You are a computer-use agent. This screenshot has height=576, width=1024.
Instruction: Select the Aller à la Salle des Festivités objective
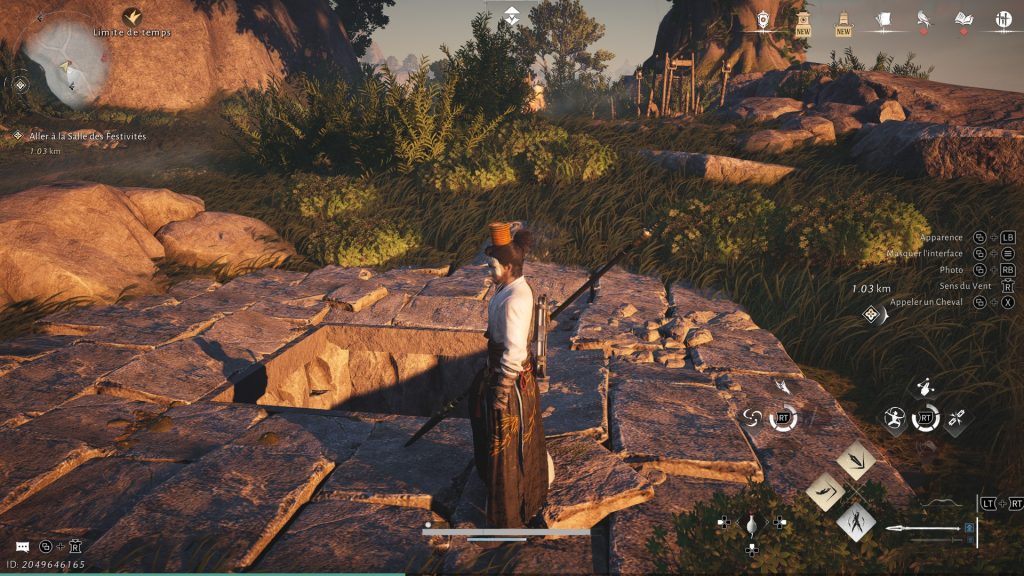pos(88,135)
